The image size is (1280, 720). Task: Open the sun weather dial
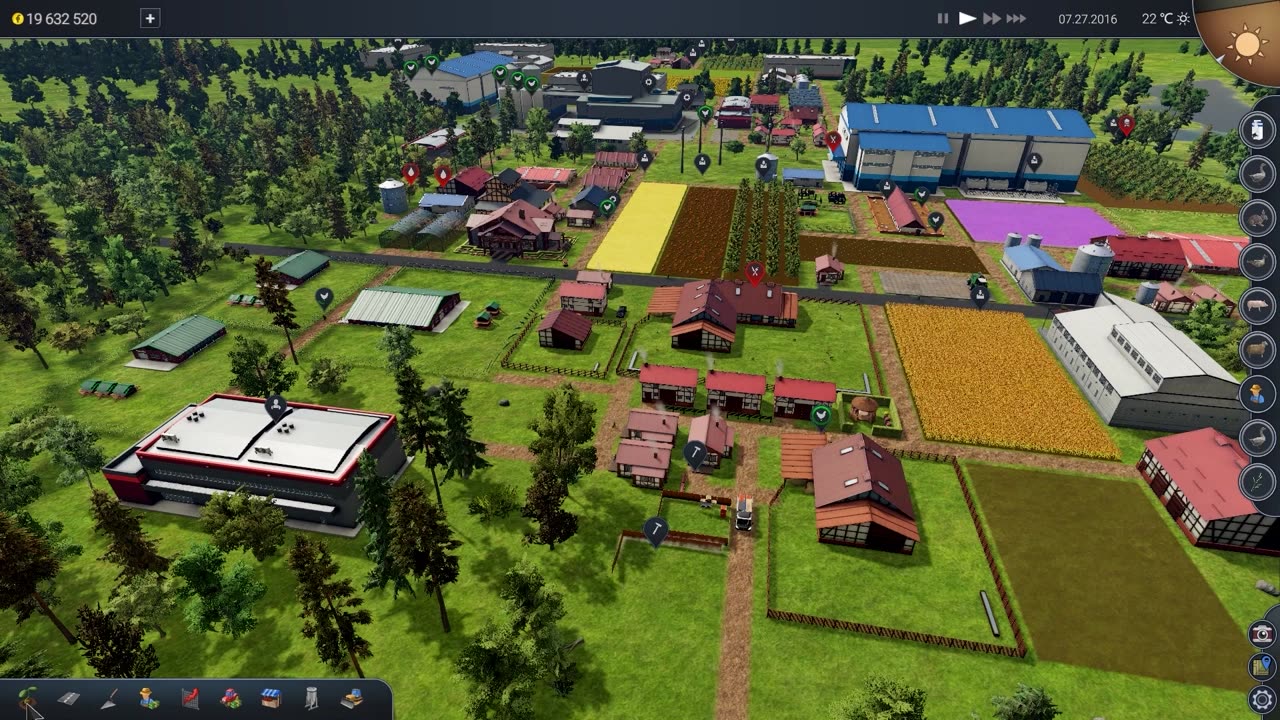[x=1246, y=42]
